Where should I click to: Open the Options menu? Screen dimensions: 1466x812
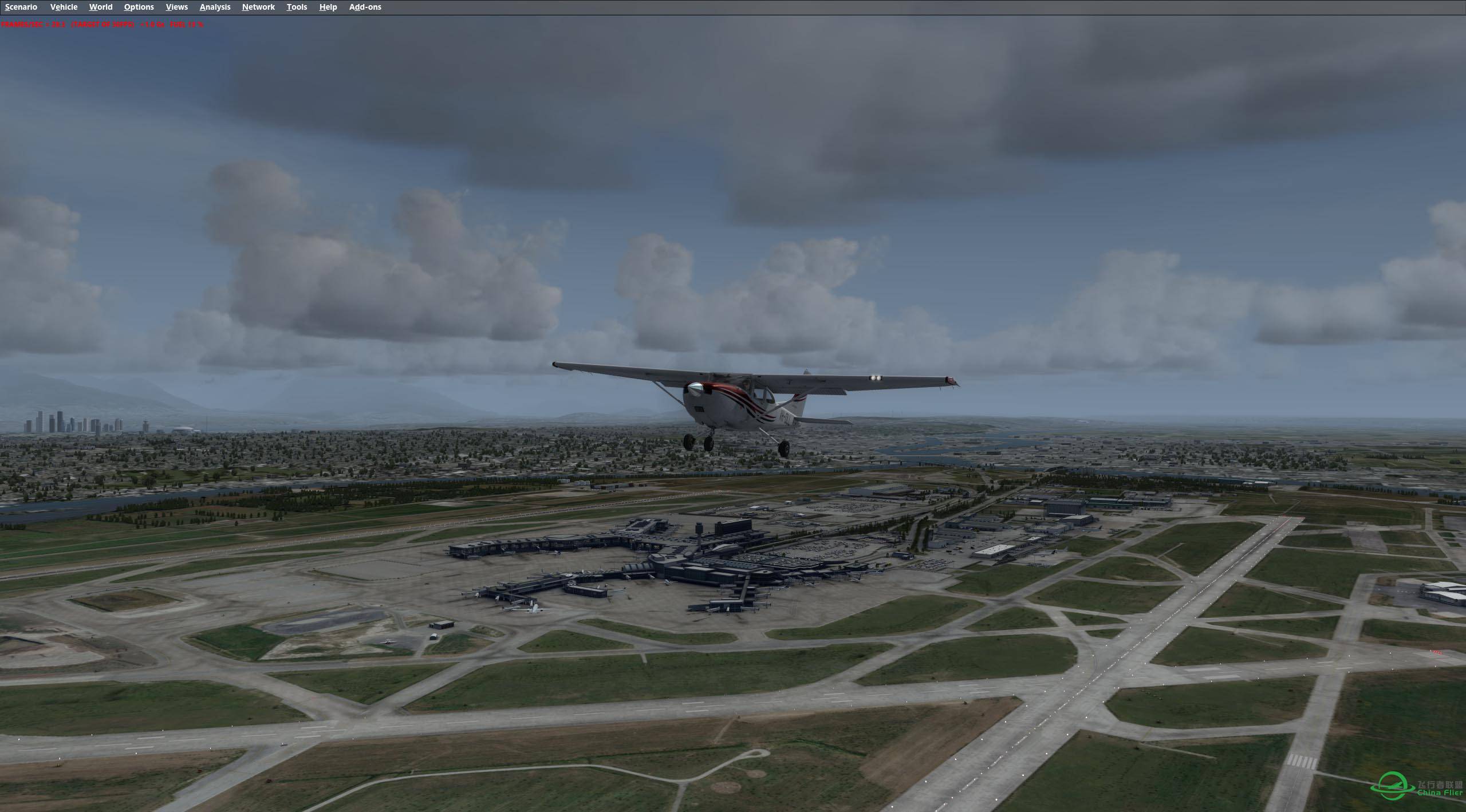click(x=138, y=7)
